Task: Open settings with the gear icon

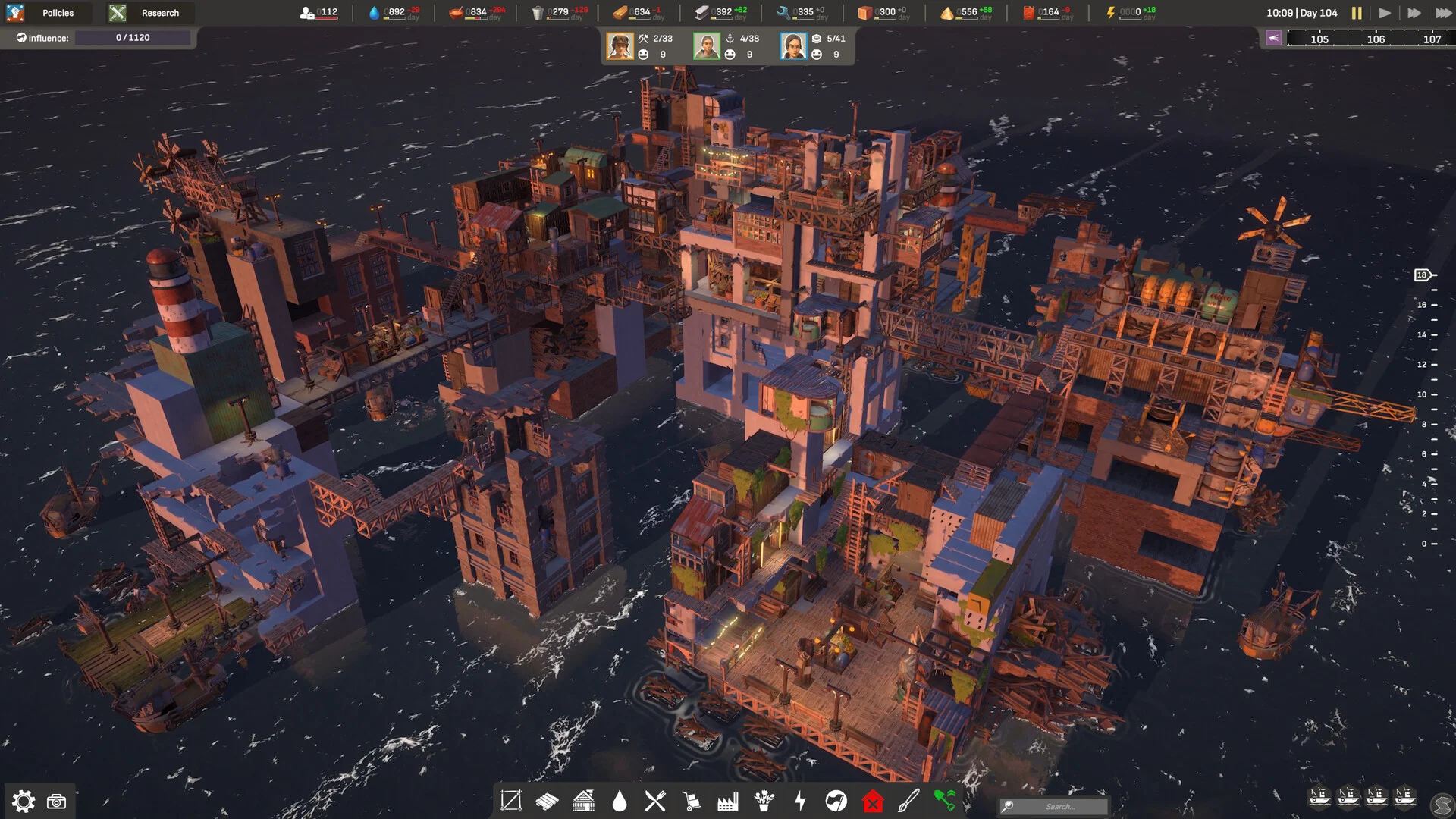Action: click(x=24, y=802)
